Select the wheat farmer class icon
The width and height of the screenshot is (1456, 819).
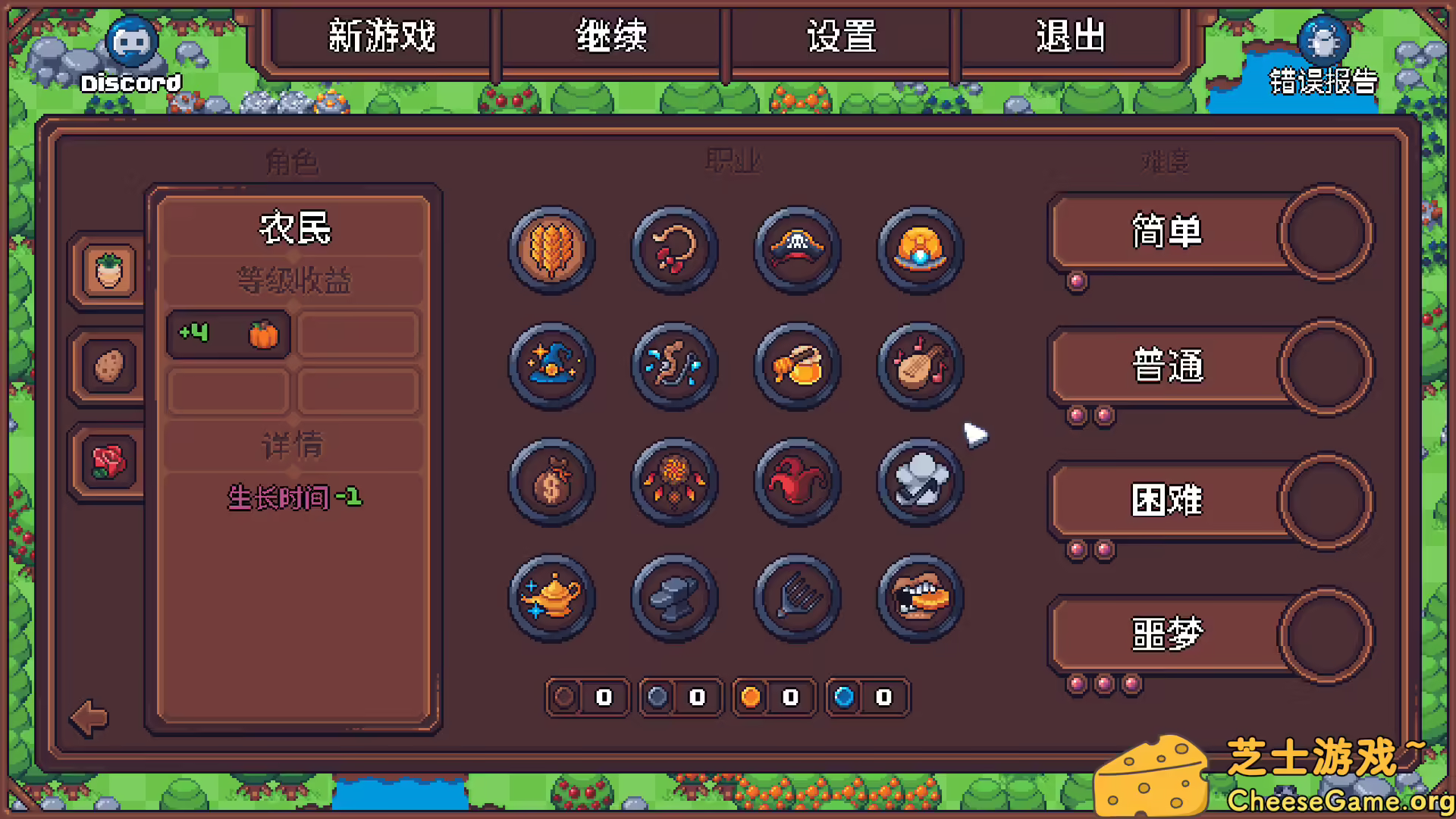[x=551, y=249]
